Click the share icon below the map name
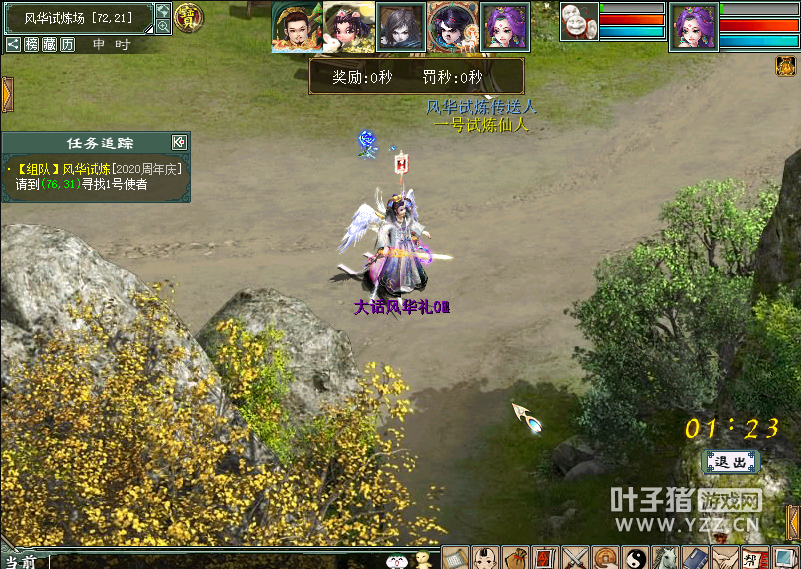 tap(13, 44)
